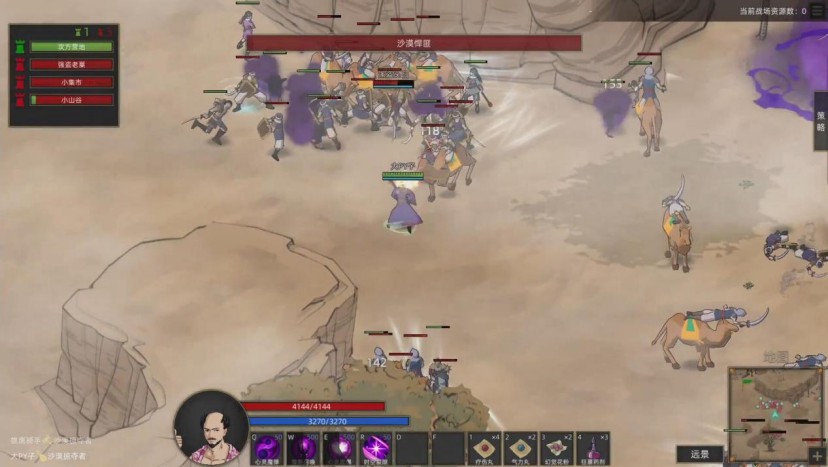The image size is (828, 467).
Task: Click the hero portrait
Action: [x=210, y=428]
